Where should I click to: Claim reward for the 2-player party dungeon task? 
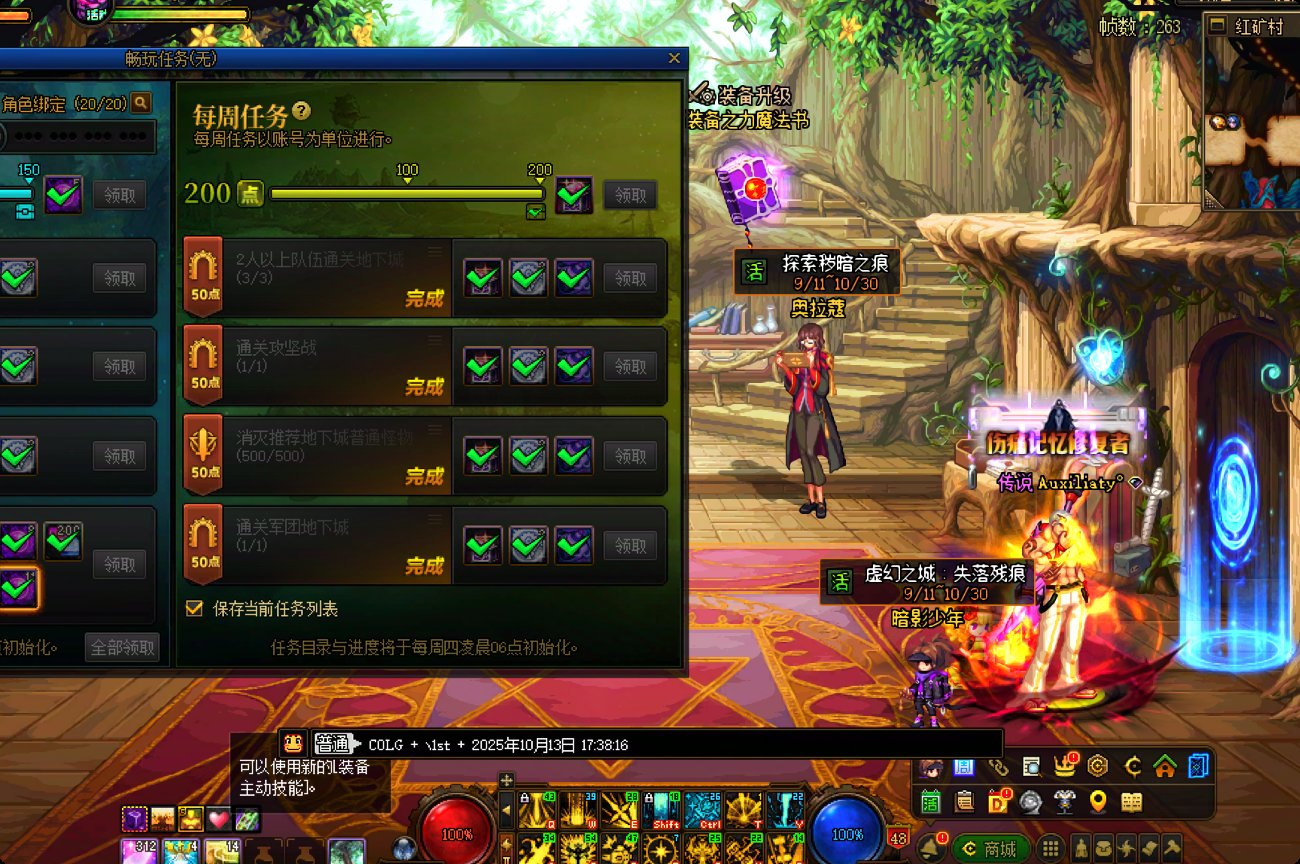click(x=630, y=278)
